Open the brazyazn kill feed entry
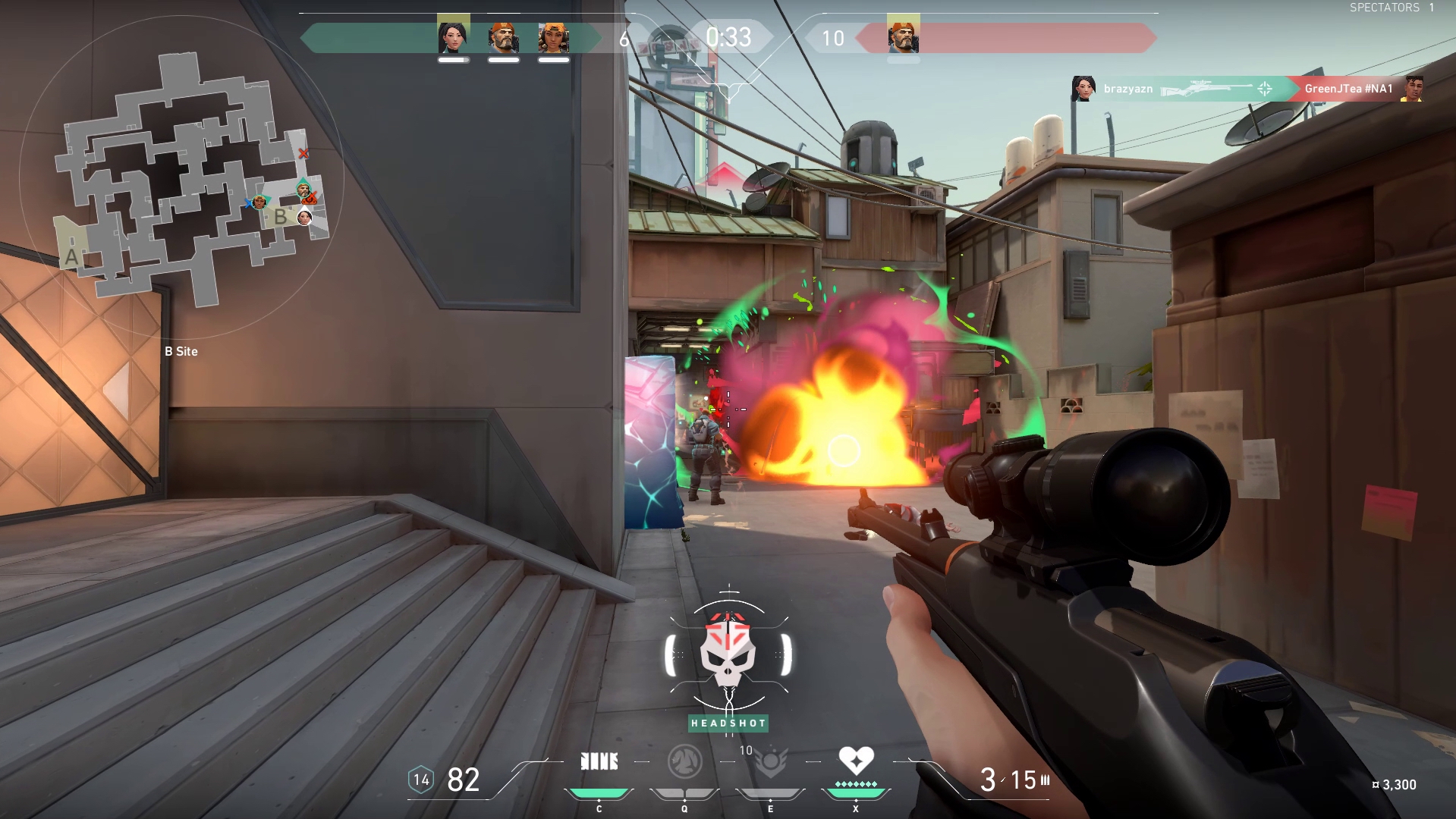The height and width of the screenshot is (819, 1456). click(x=1127, y=89)
